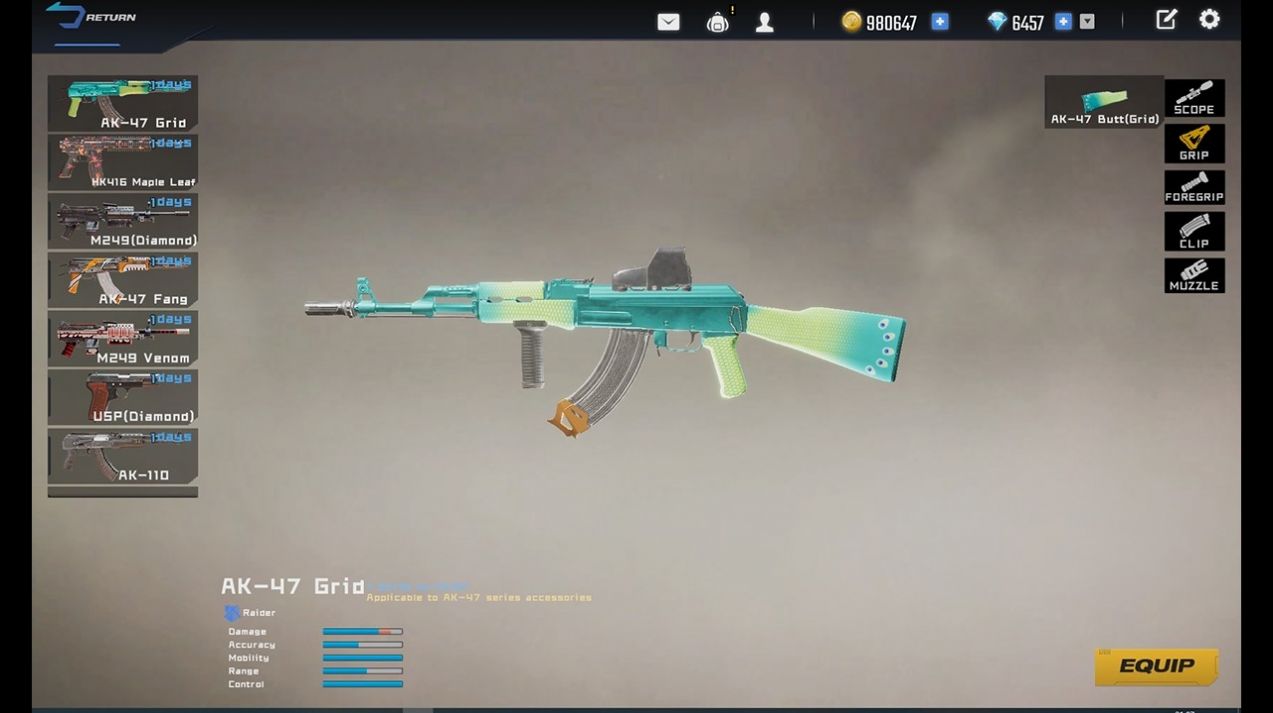
Task: Pick the AK-47 Fang weapon
Action: (122, 280)
